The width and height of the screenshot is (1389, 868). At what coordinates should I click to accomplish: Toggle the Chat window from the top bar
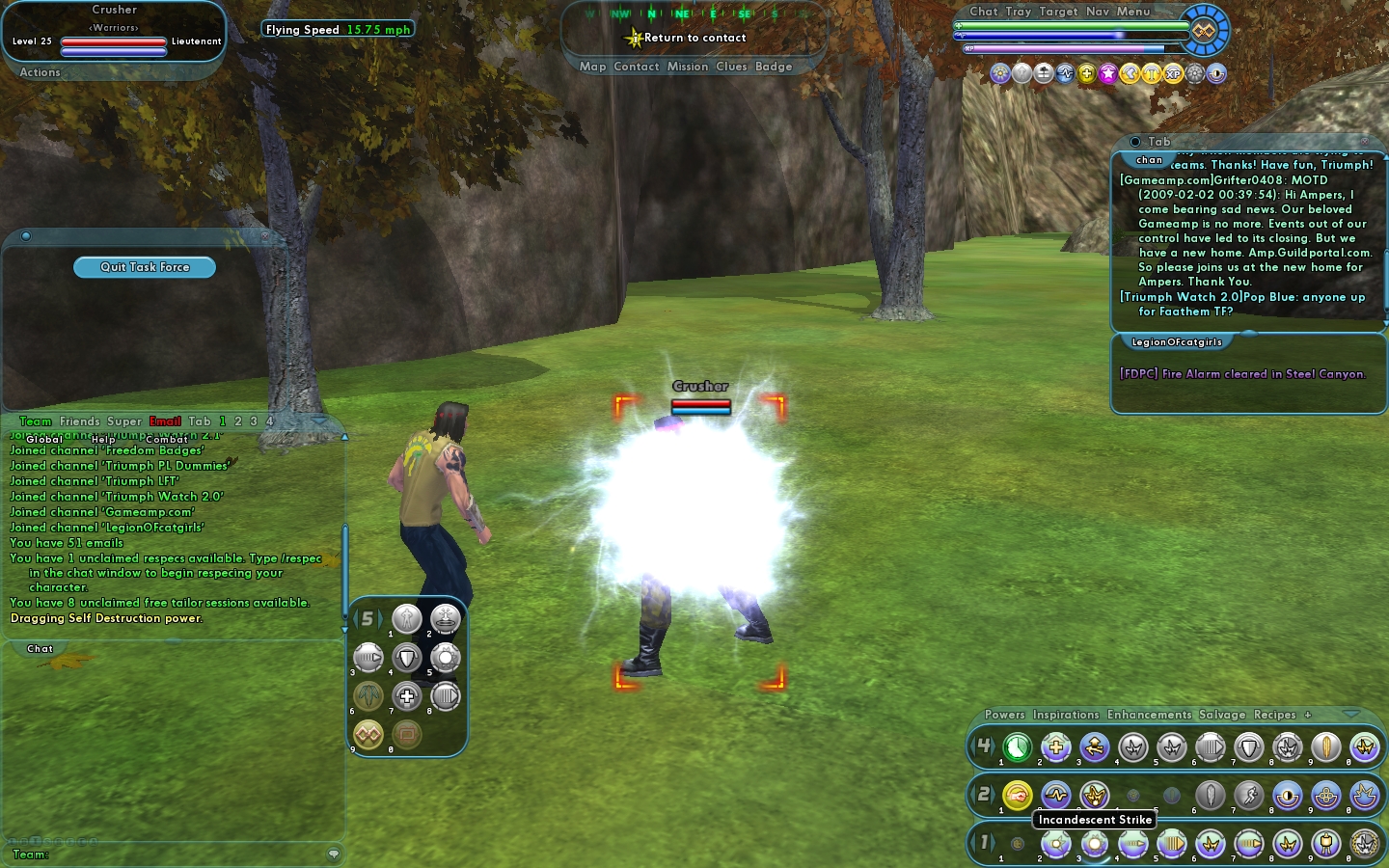pos(983,12)
